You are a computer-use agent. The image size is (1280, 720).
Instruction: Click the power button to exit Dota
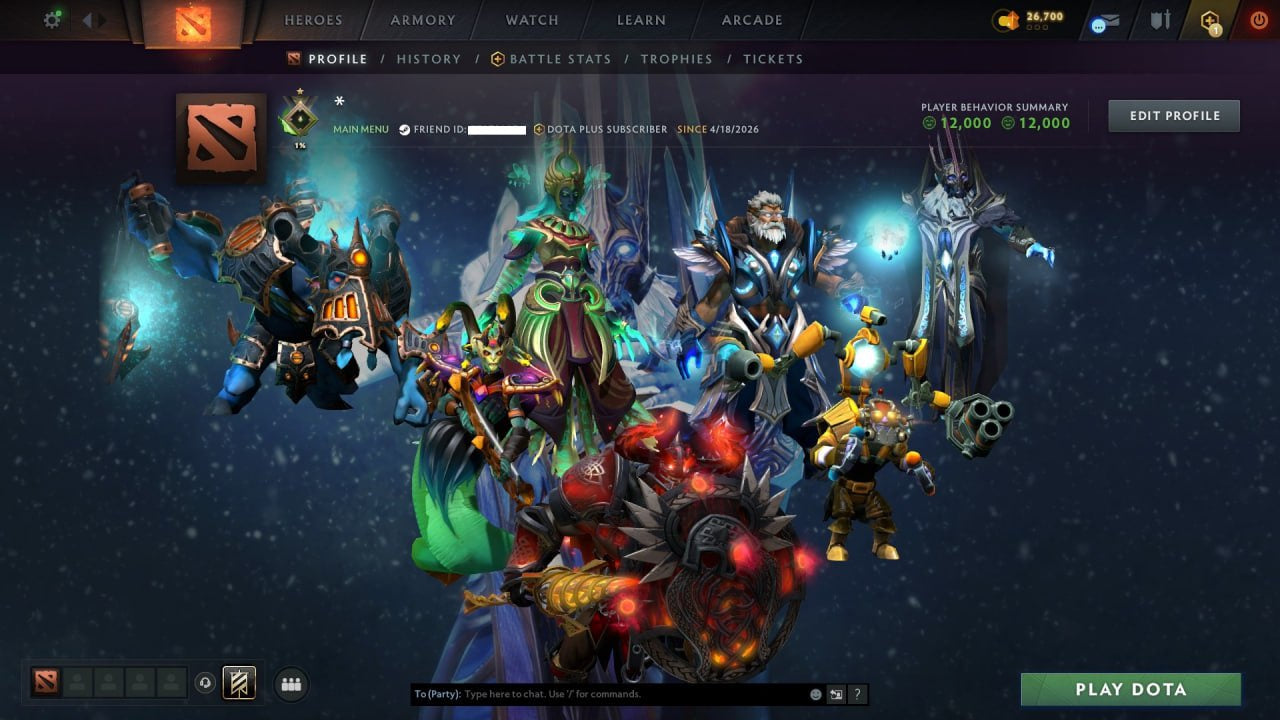pos(1258,19)
